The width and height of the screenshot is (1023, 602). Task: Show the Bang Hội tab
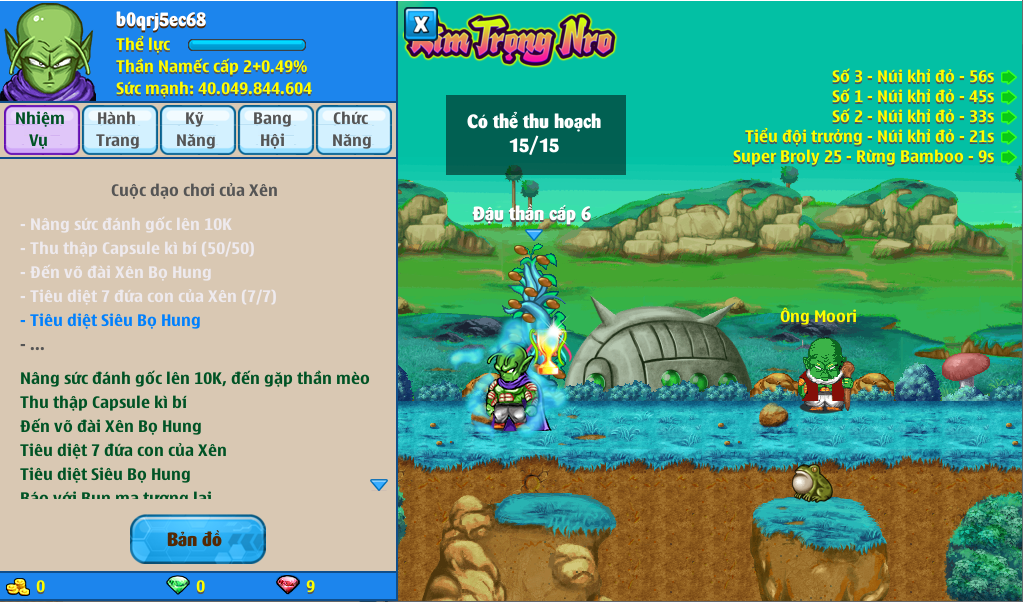pyautogui.click(x=273, y=130)
